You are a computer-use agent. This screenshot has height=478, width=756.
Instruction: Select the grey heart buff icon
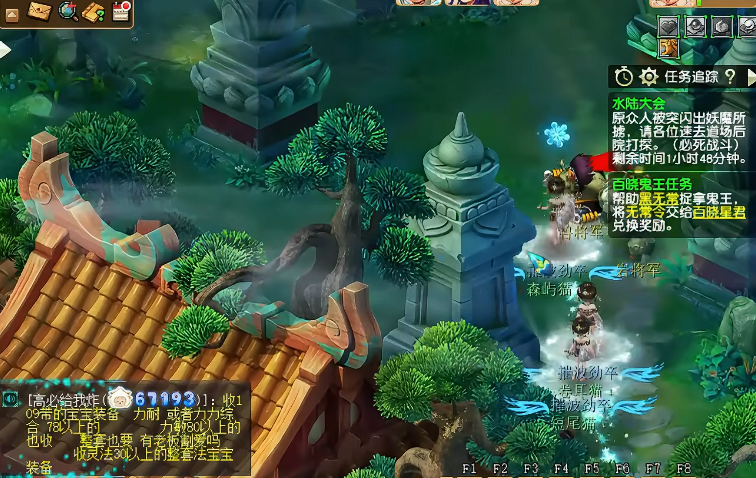pos(668,27)
